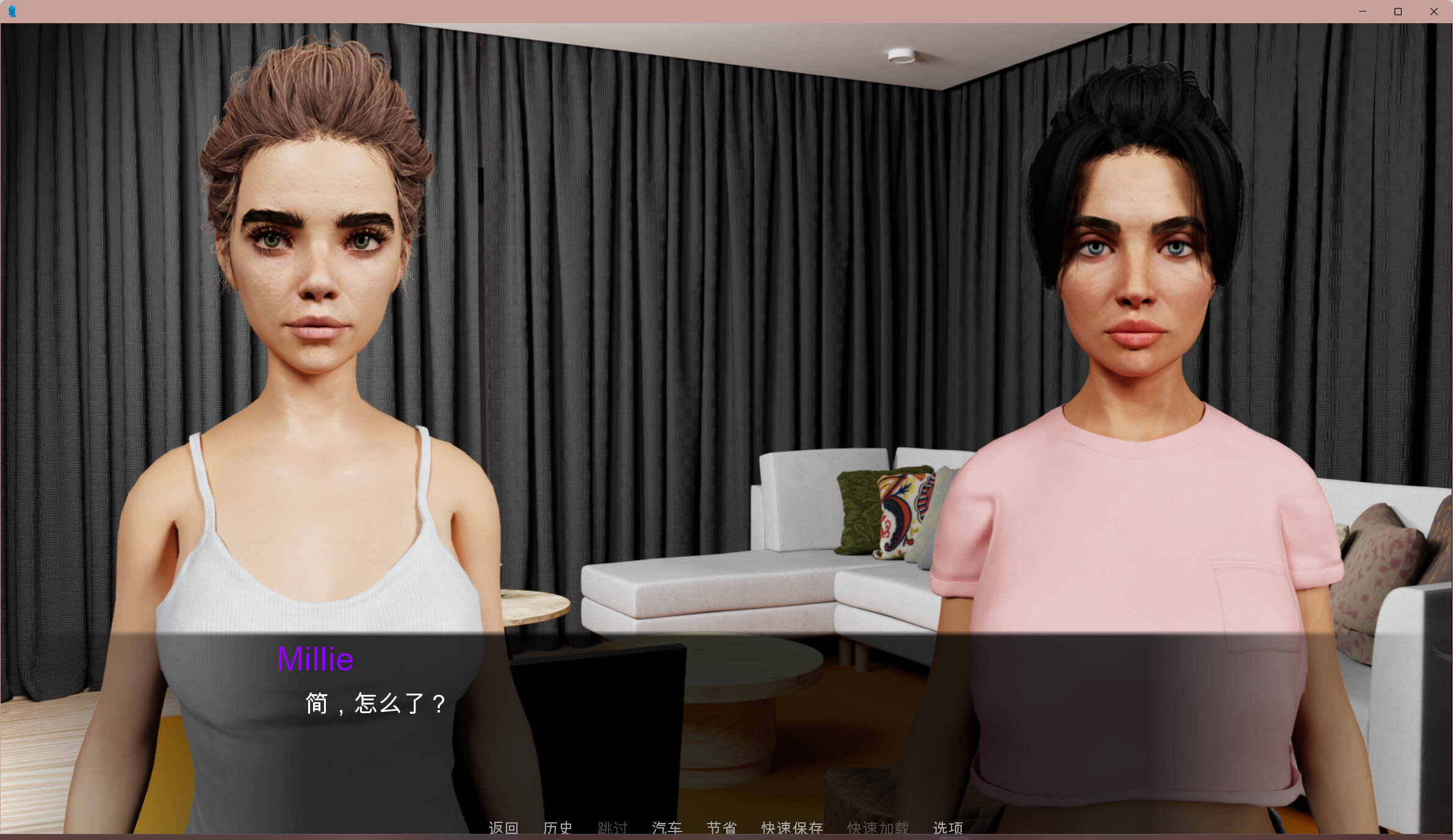Toggle 汽车 (Auto) mode
1453x840 pixels.
pos(667,828)
